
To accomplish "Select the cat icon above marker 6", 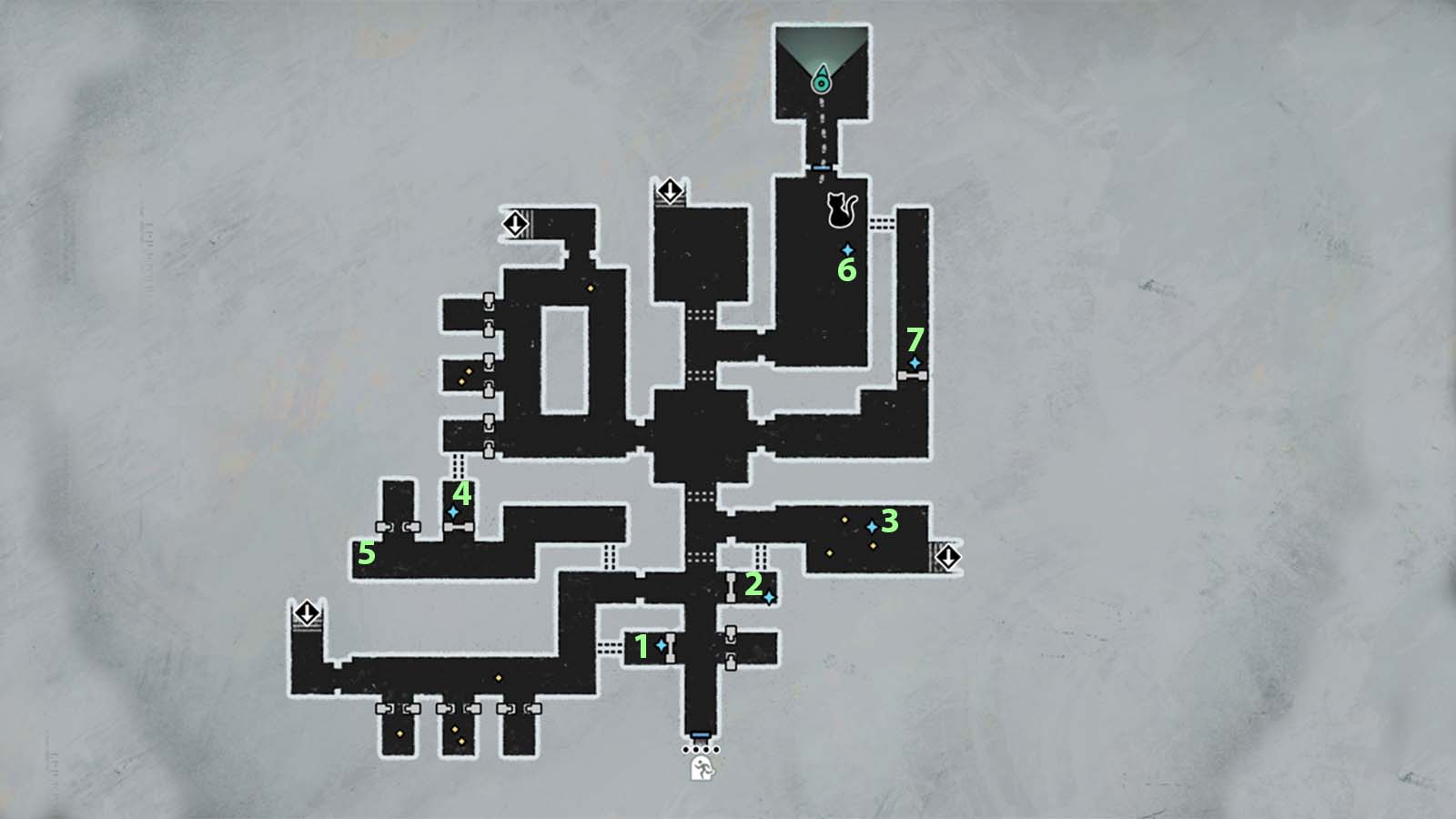I will tap(842, 207).
